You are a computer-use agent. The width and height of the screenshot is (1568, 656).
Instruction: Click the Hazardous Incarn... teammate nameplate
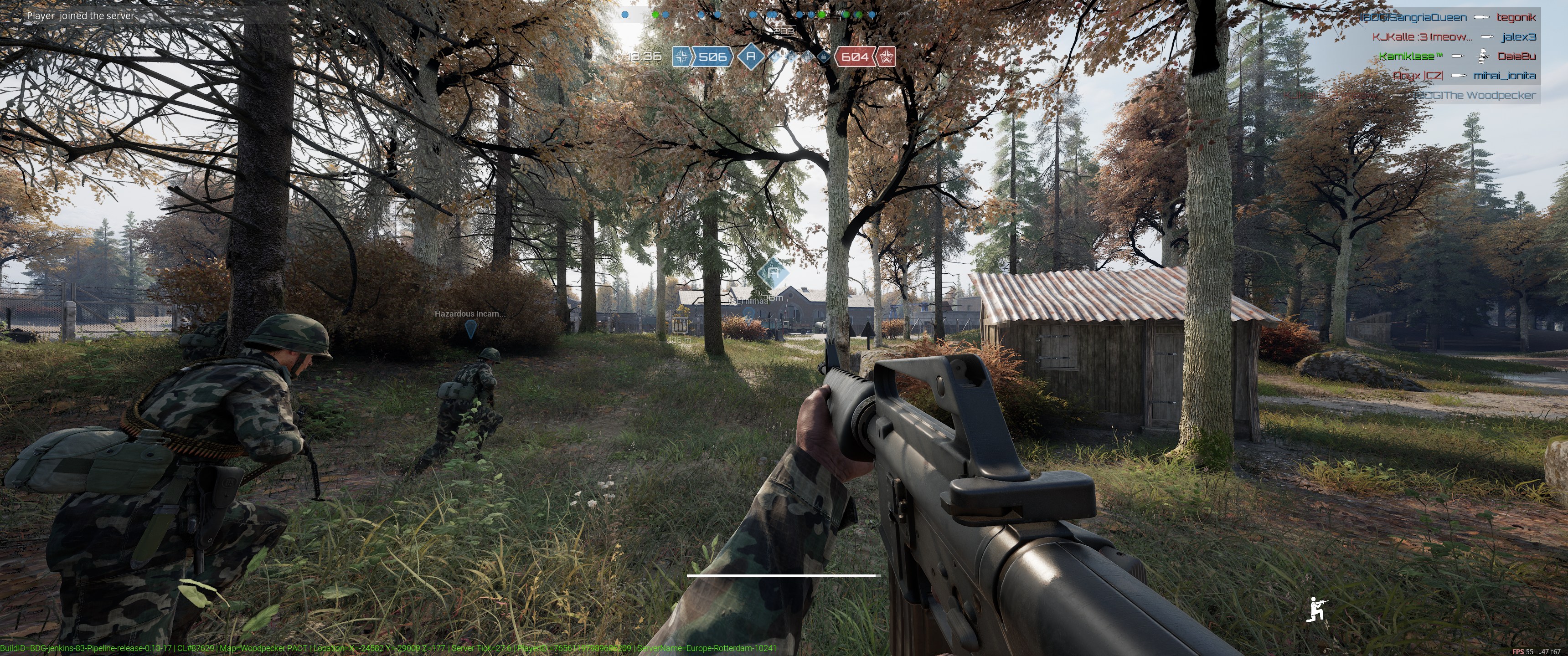469,314
